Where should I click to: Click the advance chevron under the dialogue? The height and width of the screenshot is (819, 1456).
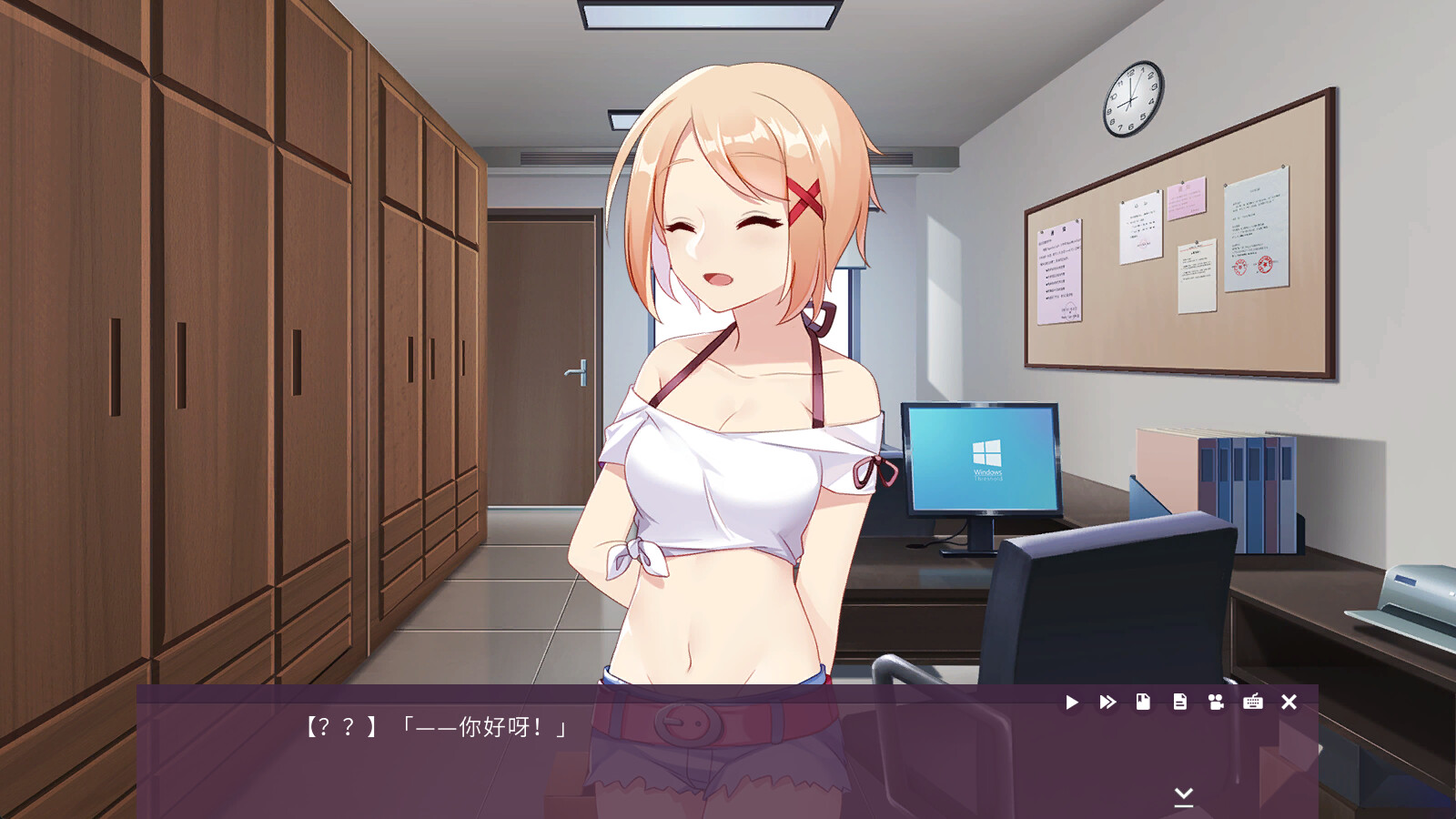[x=1184, y=796]
